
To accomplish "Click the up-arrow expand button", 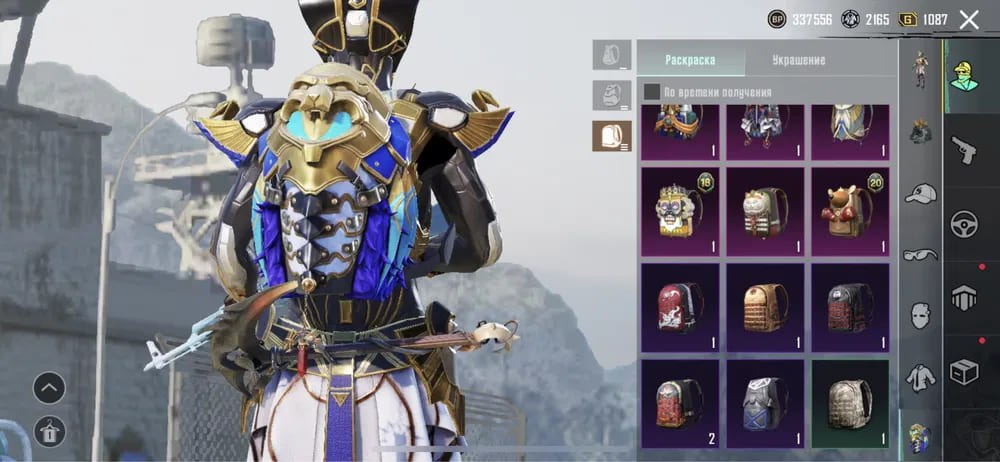I will [49, 387].
